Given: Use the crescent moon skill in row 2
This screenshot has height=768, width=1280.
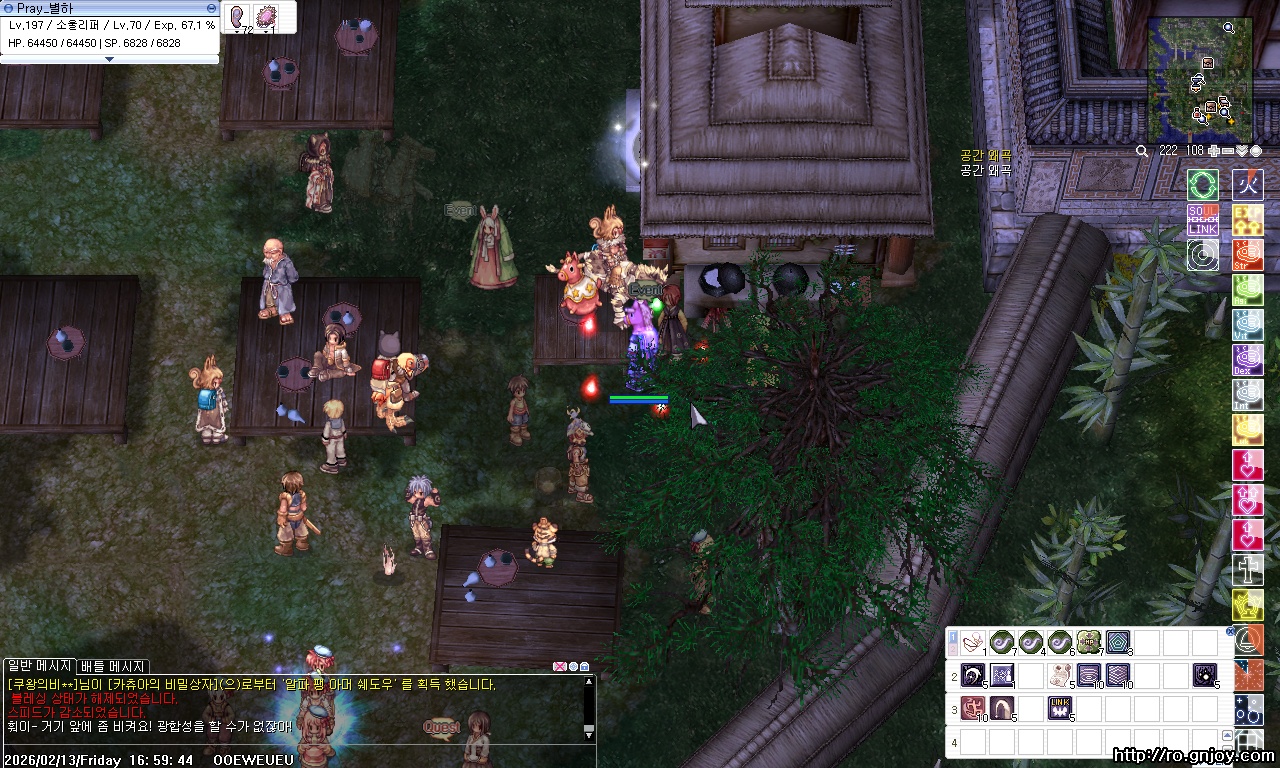Looking at the screenshot, I should 973,676.
